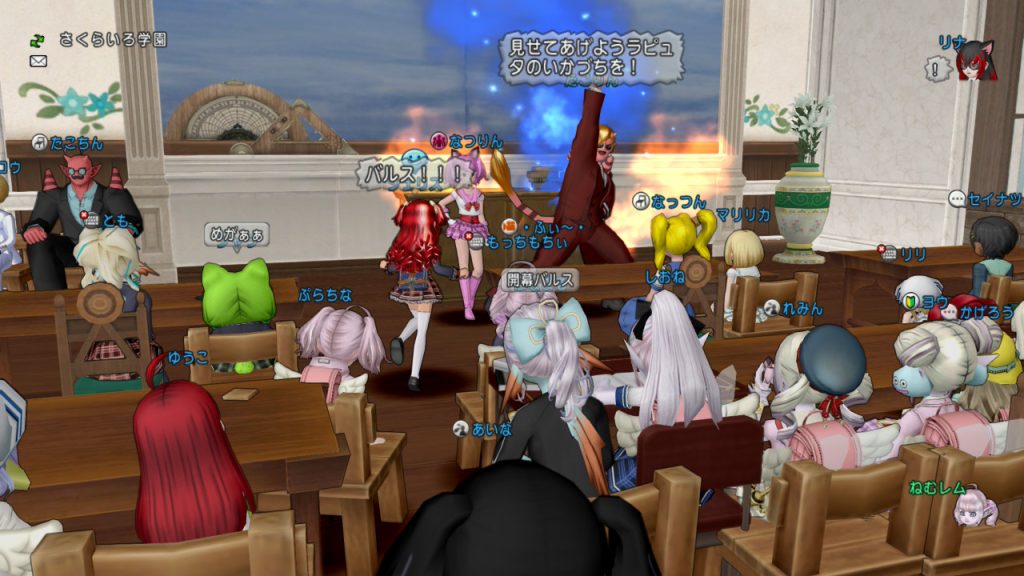
Task: Select the ゆうこ nameplate
Action: (187, 357)
